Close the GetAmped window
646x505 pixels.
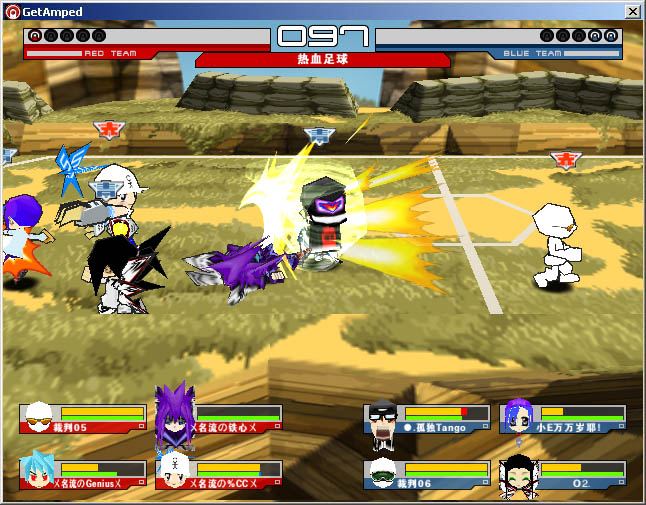[x=632, y=11]
